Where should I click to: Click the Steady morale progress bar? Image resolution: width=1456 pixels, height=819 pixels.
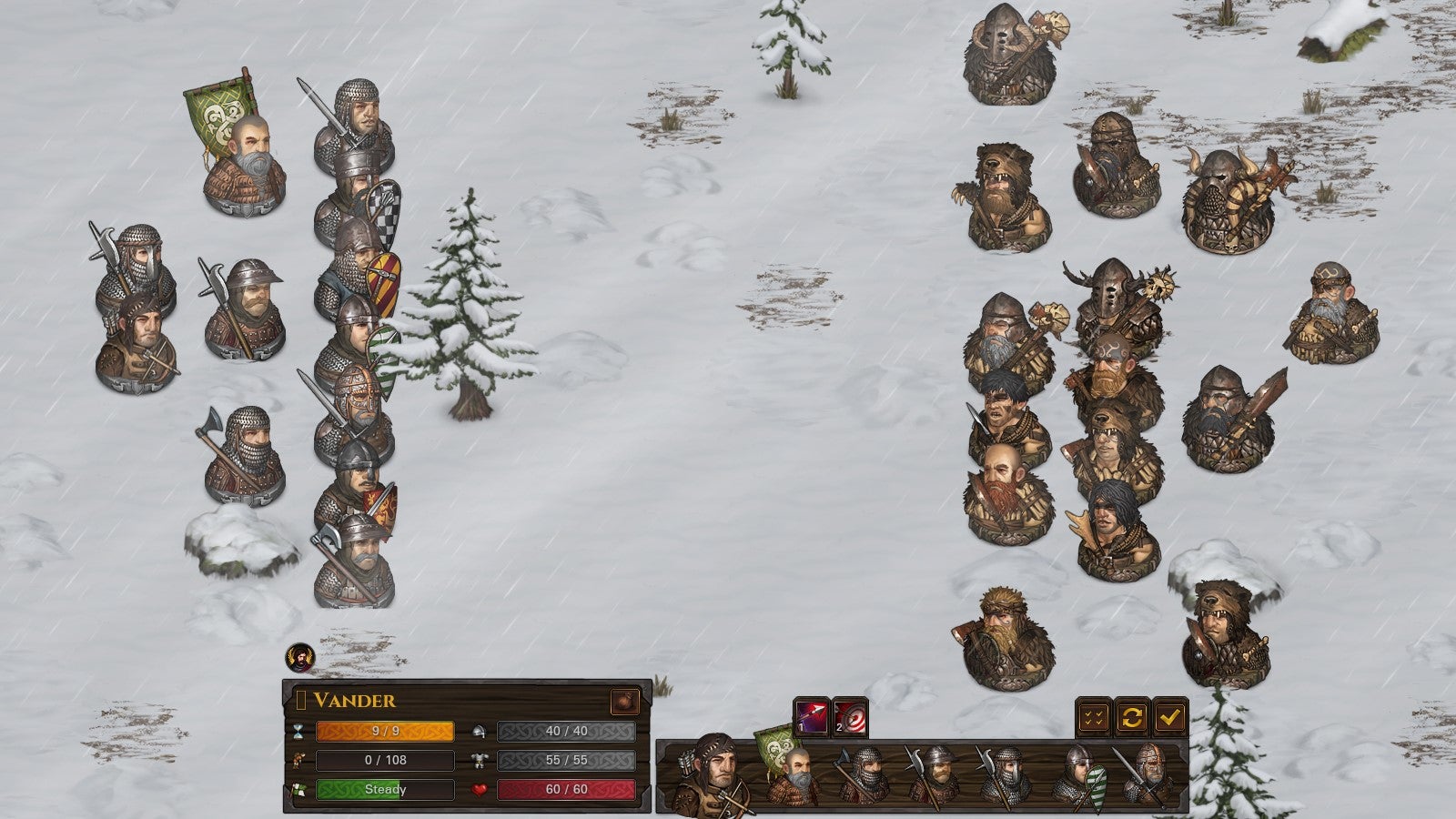385,789
